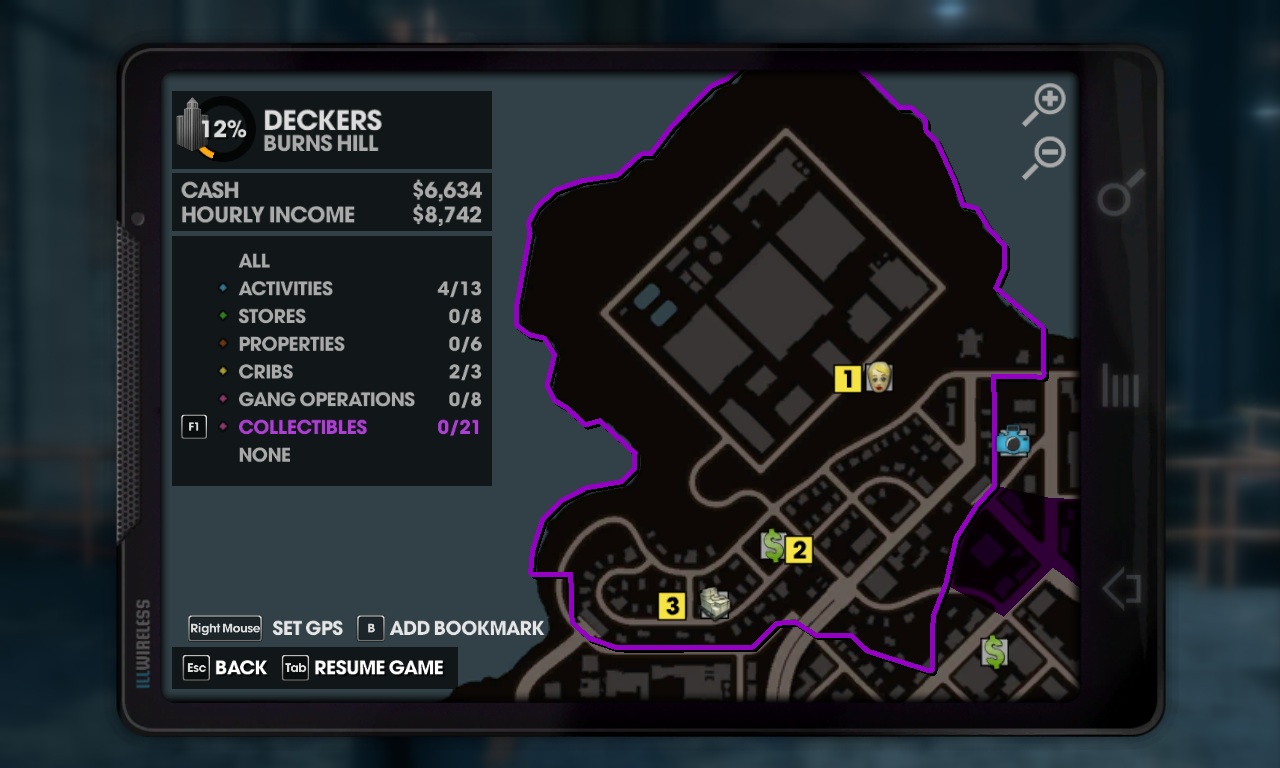1280x768 pixels.
Task: Select the dollar sign marker numbered 2
Action: click(x=773, y=545)
